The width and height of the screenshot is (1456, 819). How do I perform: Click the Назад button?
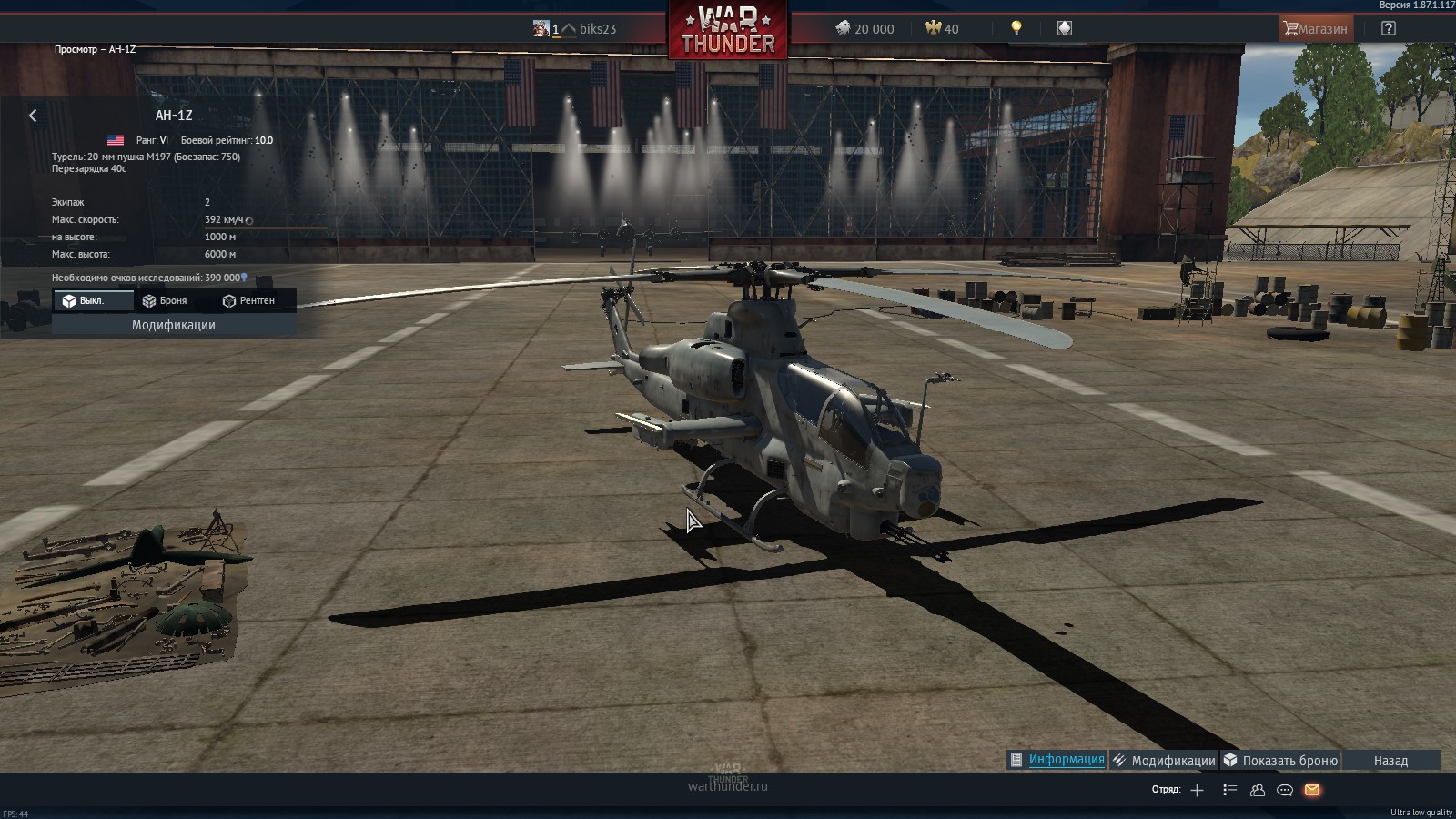[1391, 760]
